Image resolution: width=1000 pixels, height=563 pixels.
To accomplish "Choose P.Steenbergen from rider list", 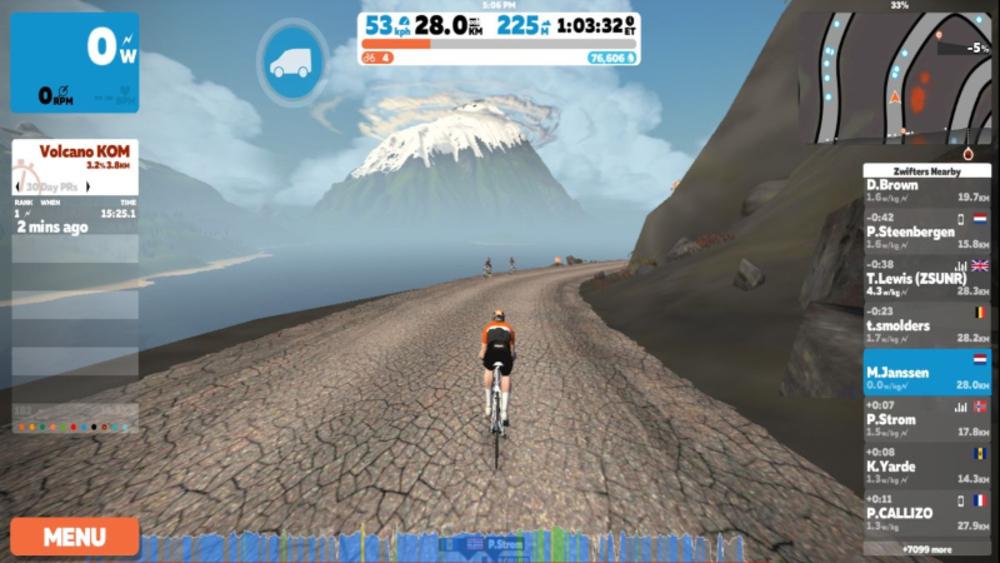I will click(x=926, y=231).
